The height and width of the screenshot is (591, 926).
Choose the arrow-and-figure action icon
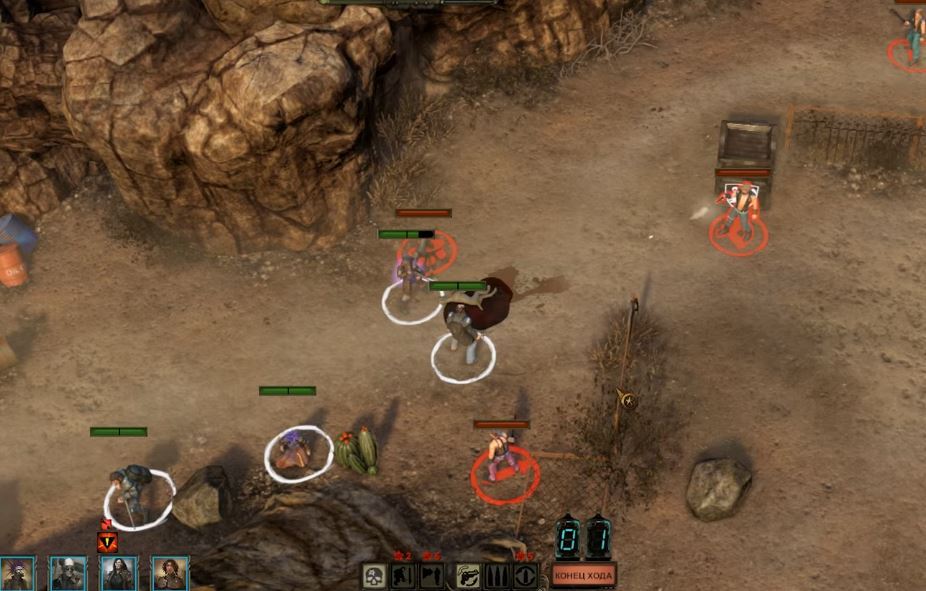(x=432, y=576)
